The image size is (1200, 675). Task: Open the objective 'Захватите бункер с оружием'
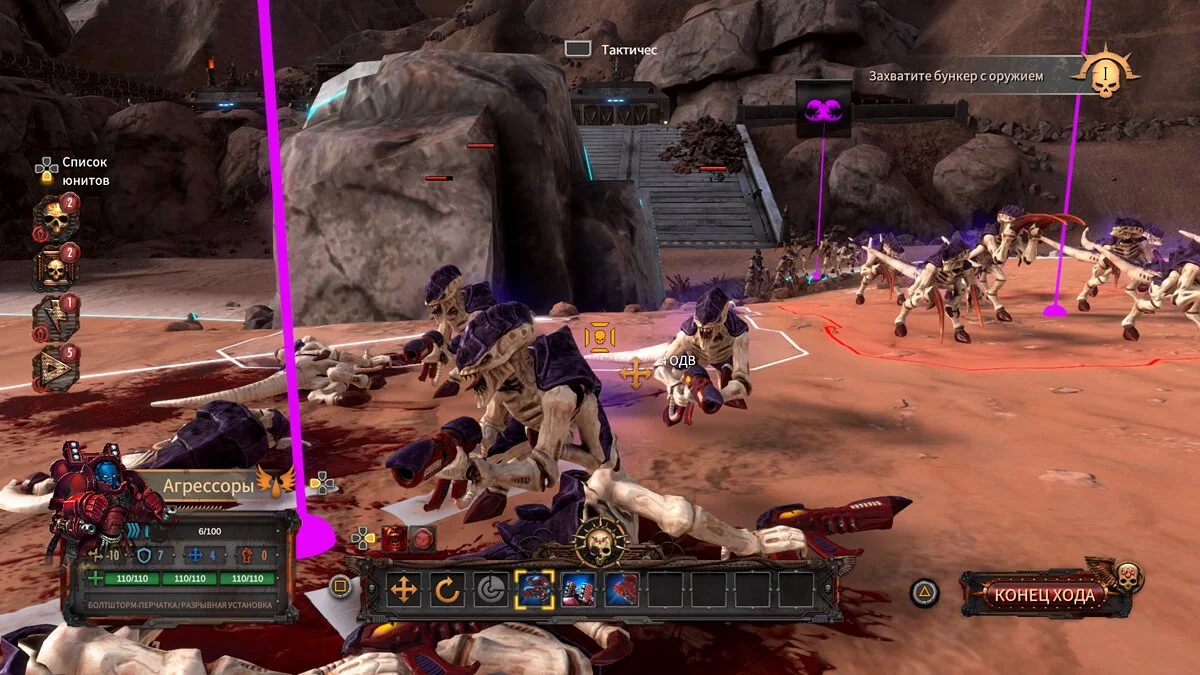click(955, 75)
